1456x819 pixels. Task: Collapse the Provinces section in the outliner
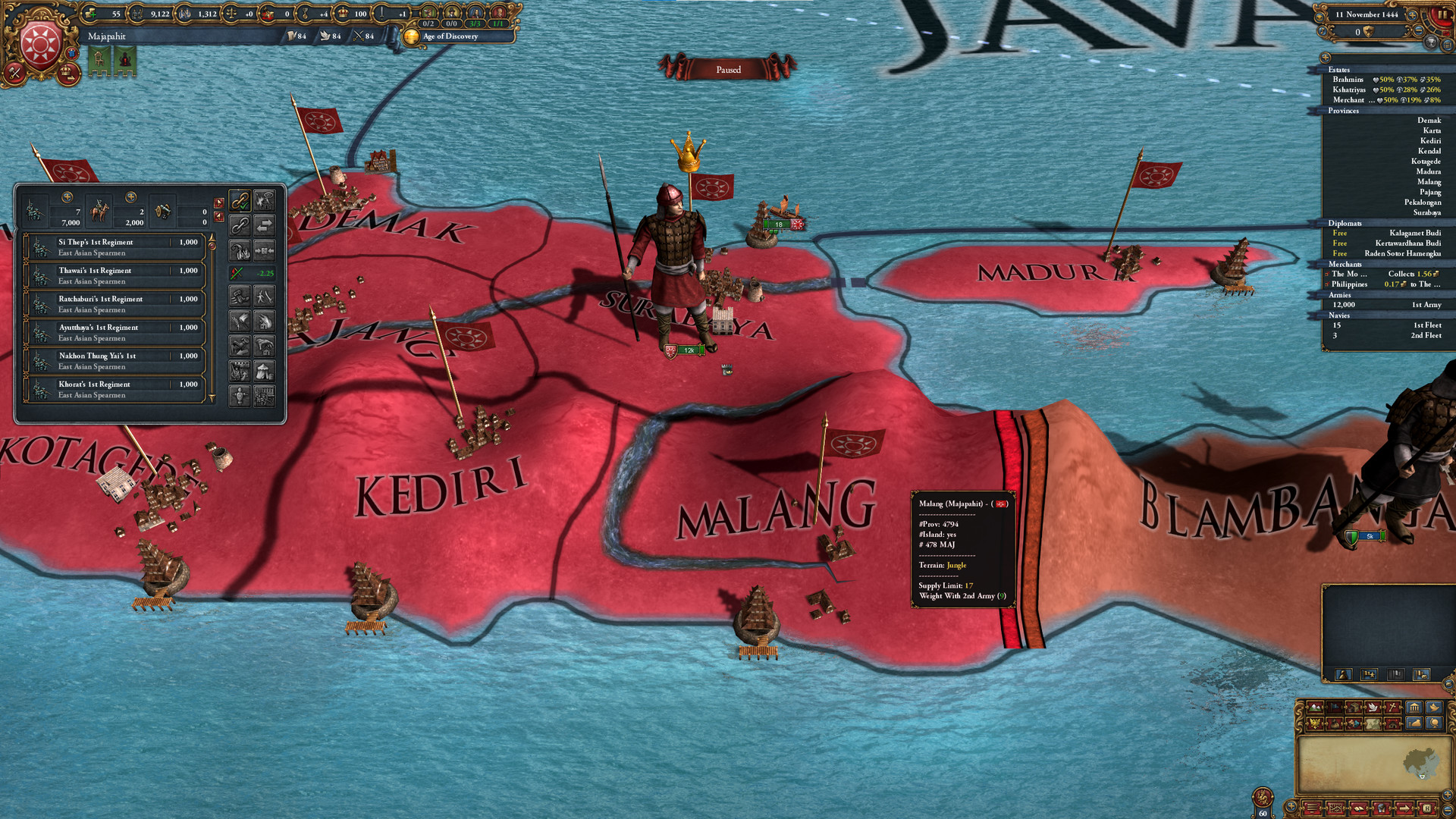1342,111
